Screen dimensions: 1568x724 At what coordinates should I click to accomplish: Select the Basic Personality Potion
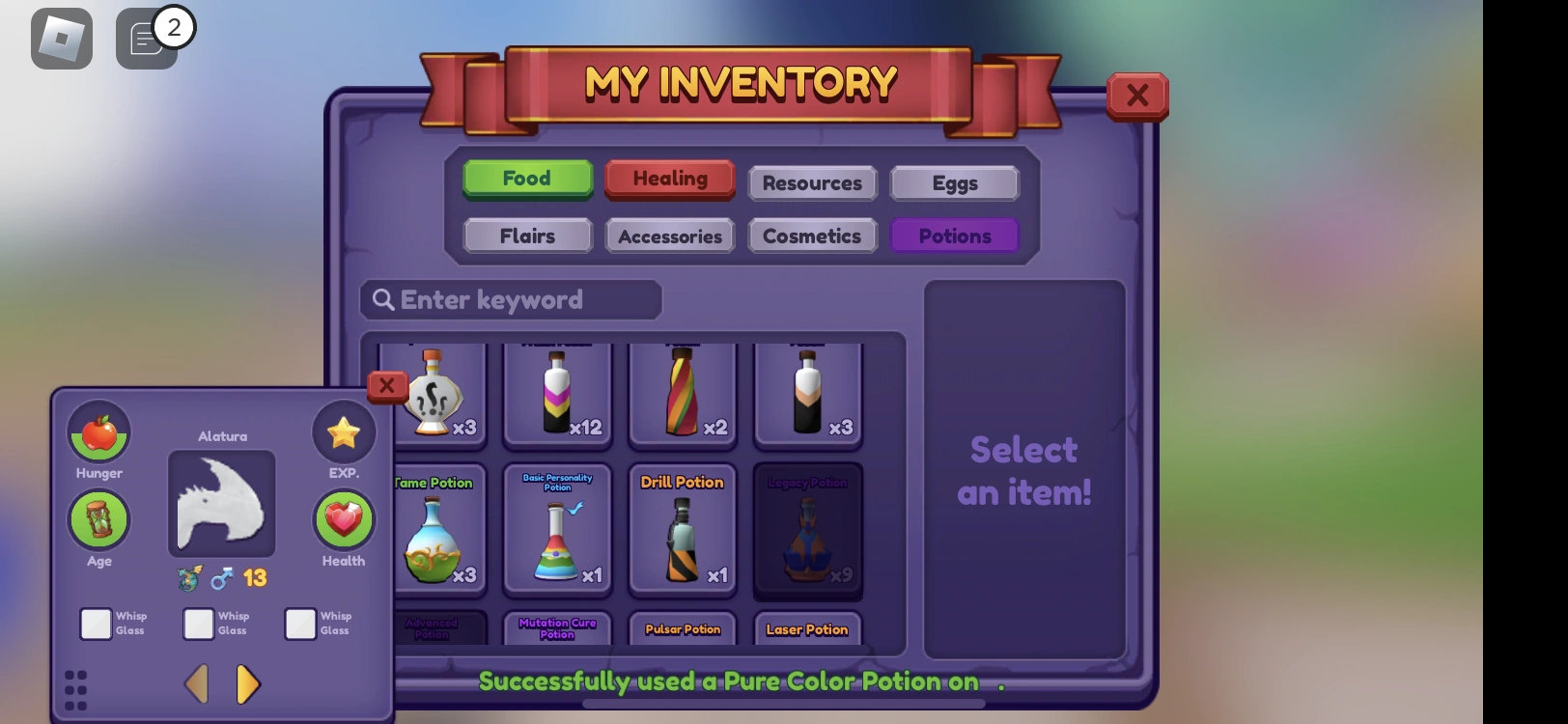557,531
